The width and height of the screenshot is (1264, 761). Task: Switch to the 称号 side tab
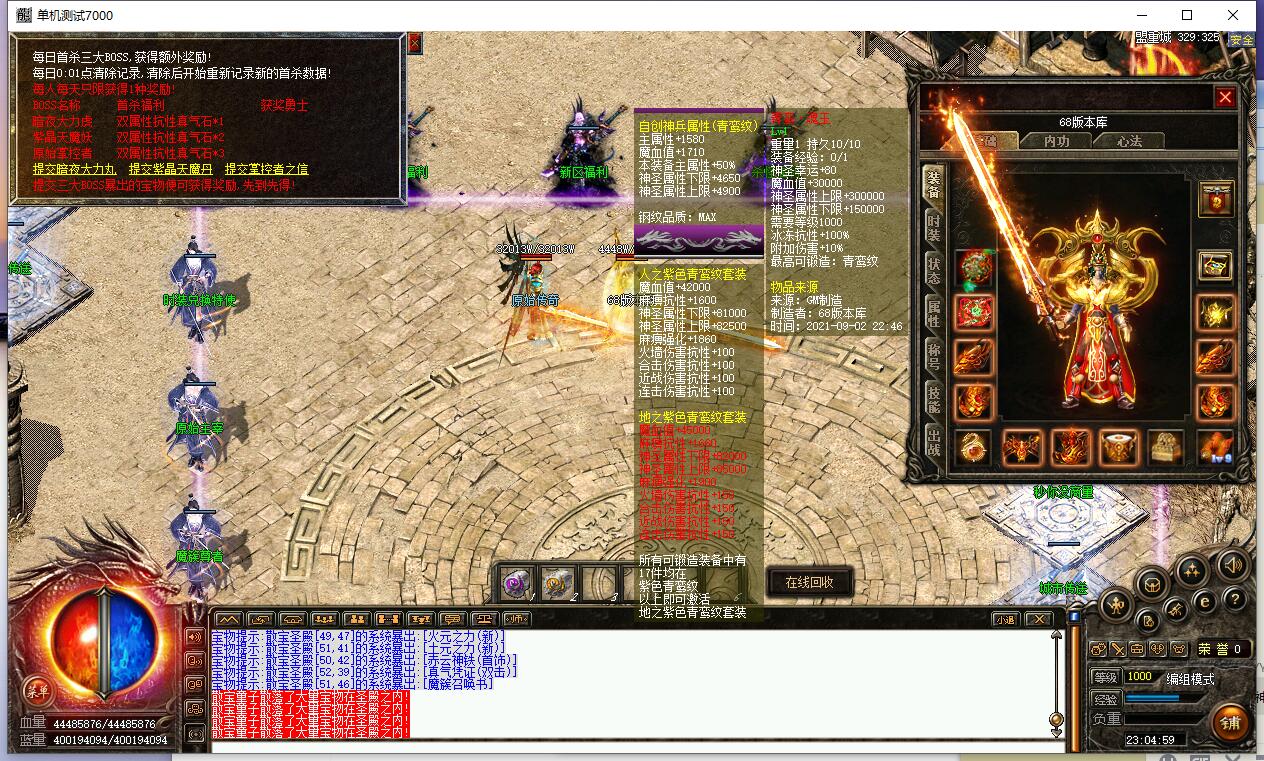933,355
